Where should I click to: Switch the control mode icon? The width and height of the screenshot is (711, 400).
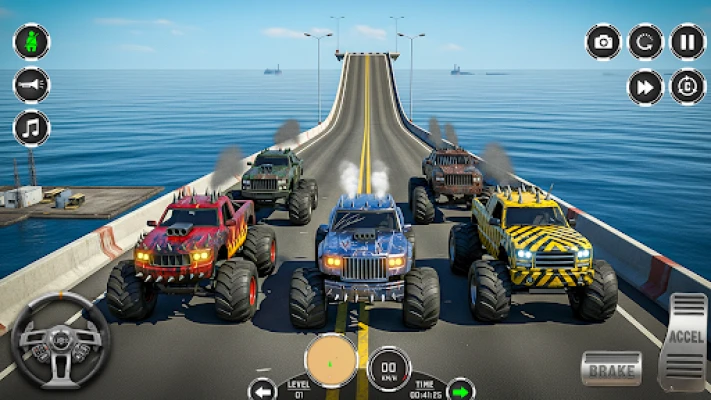pyautogui.click(x=687, y=87)
